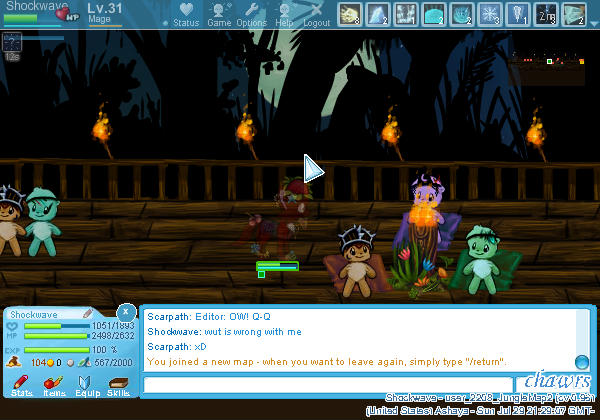Click the chat log scrollbar button
This screenshot has height=420, width=600.
pyautogui.click(x=581, y=362)
